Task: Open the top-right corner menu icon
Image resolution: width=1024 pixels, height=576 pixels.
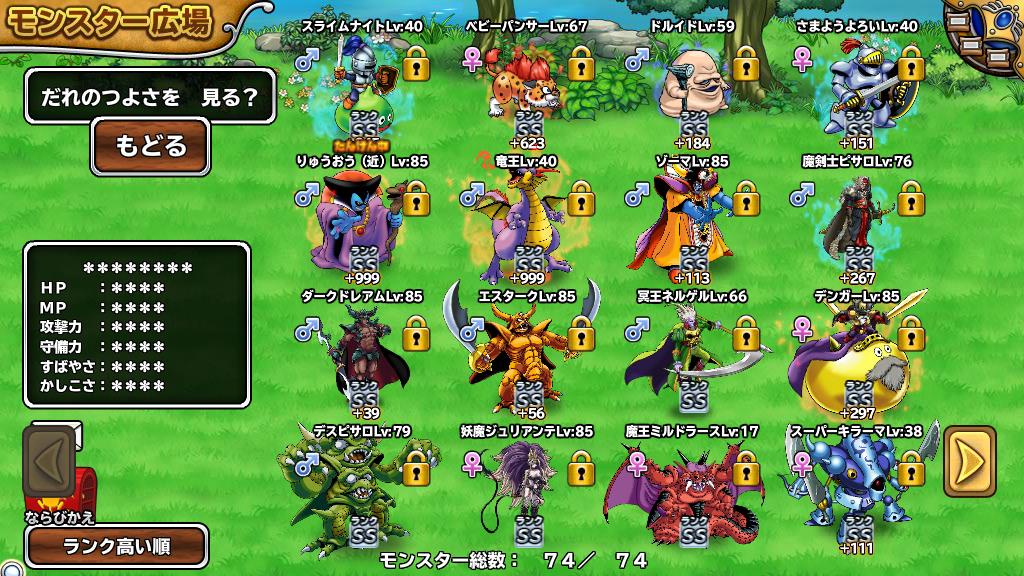Action: click(x=982, y=40)
